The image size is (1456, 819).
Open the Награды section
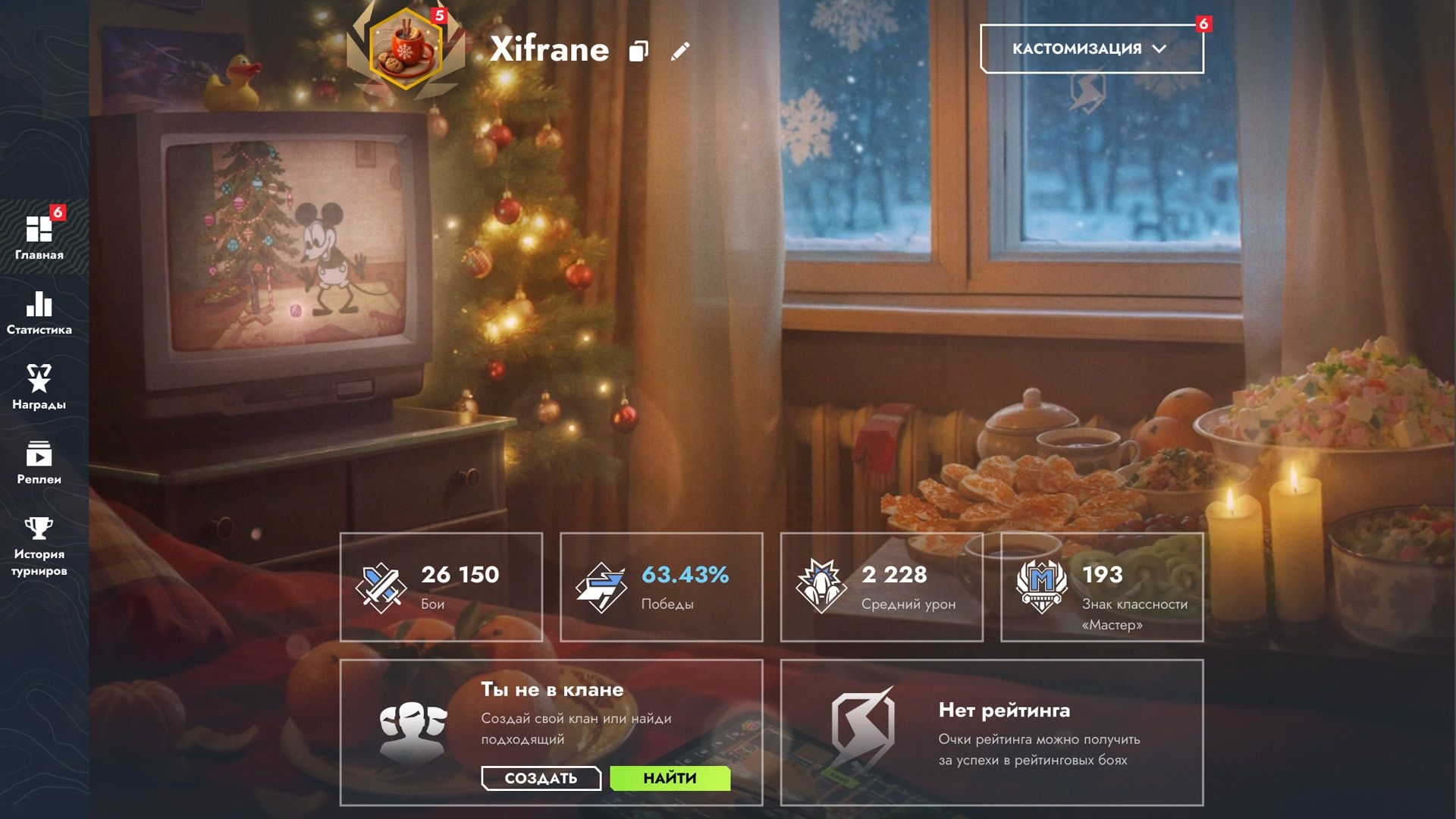[39, 388]
